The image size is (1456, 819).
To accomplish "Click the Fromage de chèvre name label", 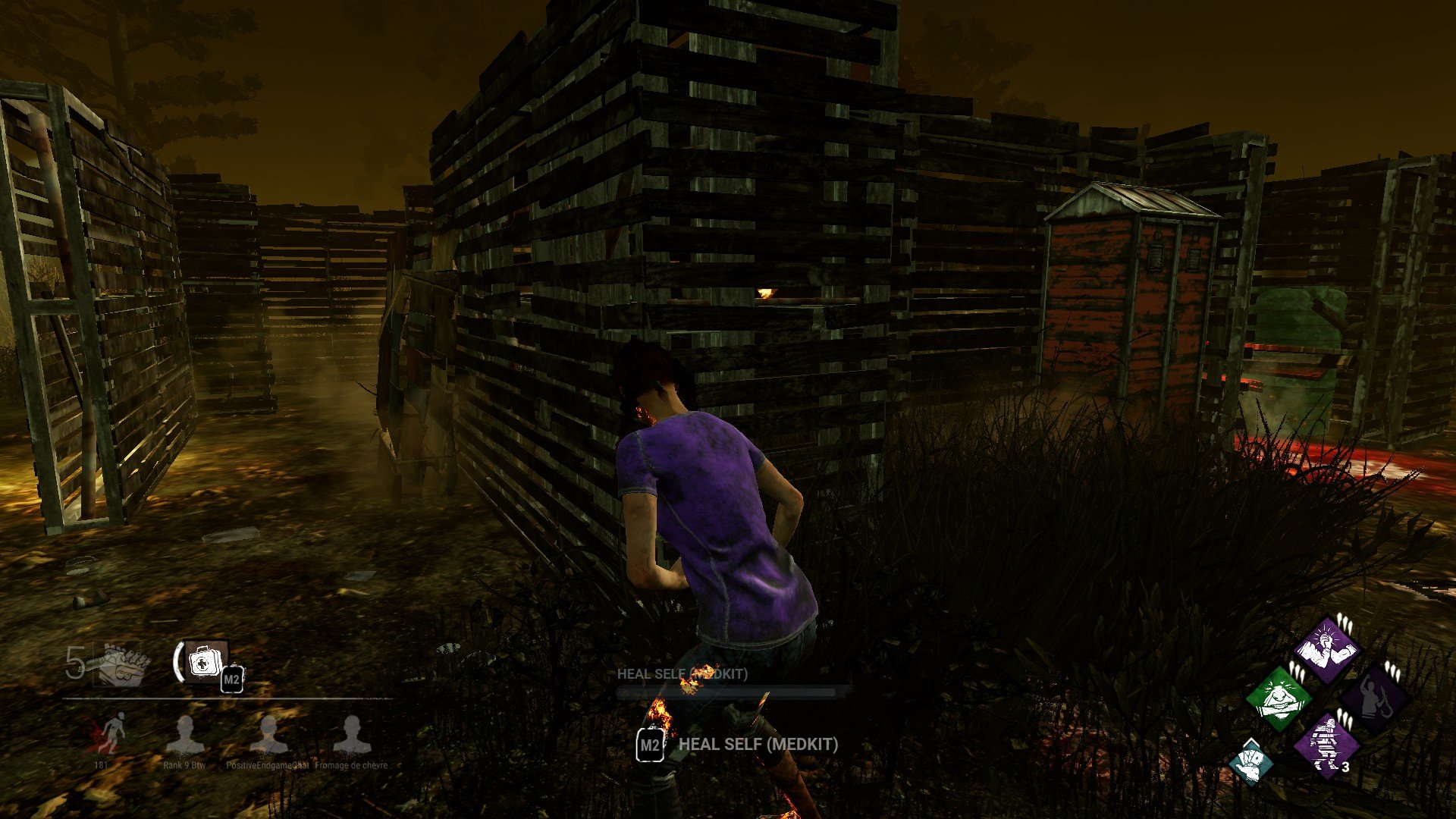I will pyautogui.click(x=353, y=767).
